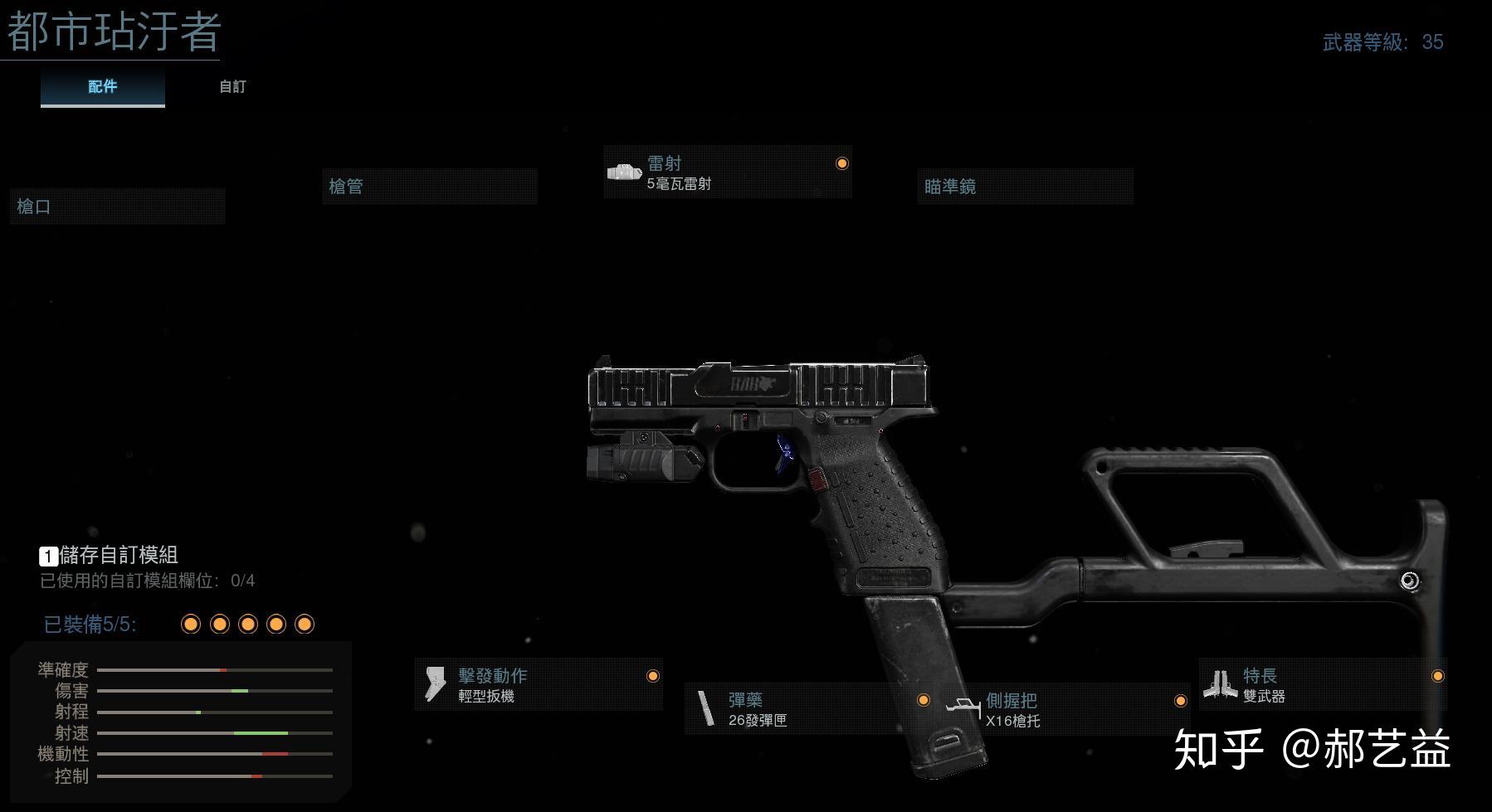Screen dimensions: 1492x812
Task: Select the 5毫瓦雷射 laser attachment icon
Action: tap(627, 173)
